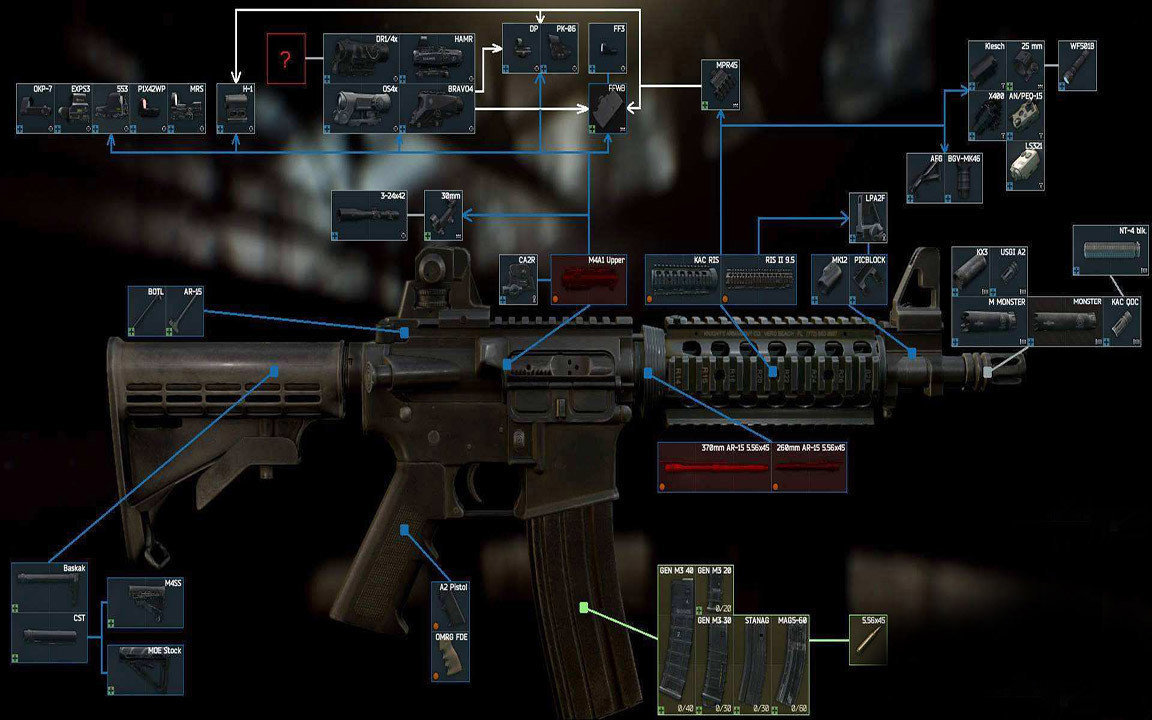Pick the HAMR scope item
Screen dimensions: 1152x720
pyautogui.click(x=438, y=58)
